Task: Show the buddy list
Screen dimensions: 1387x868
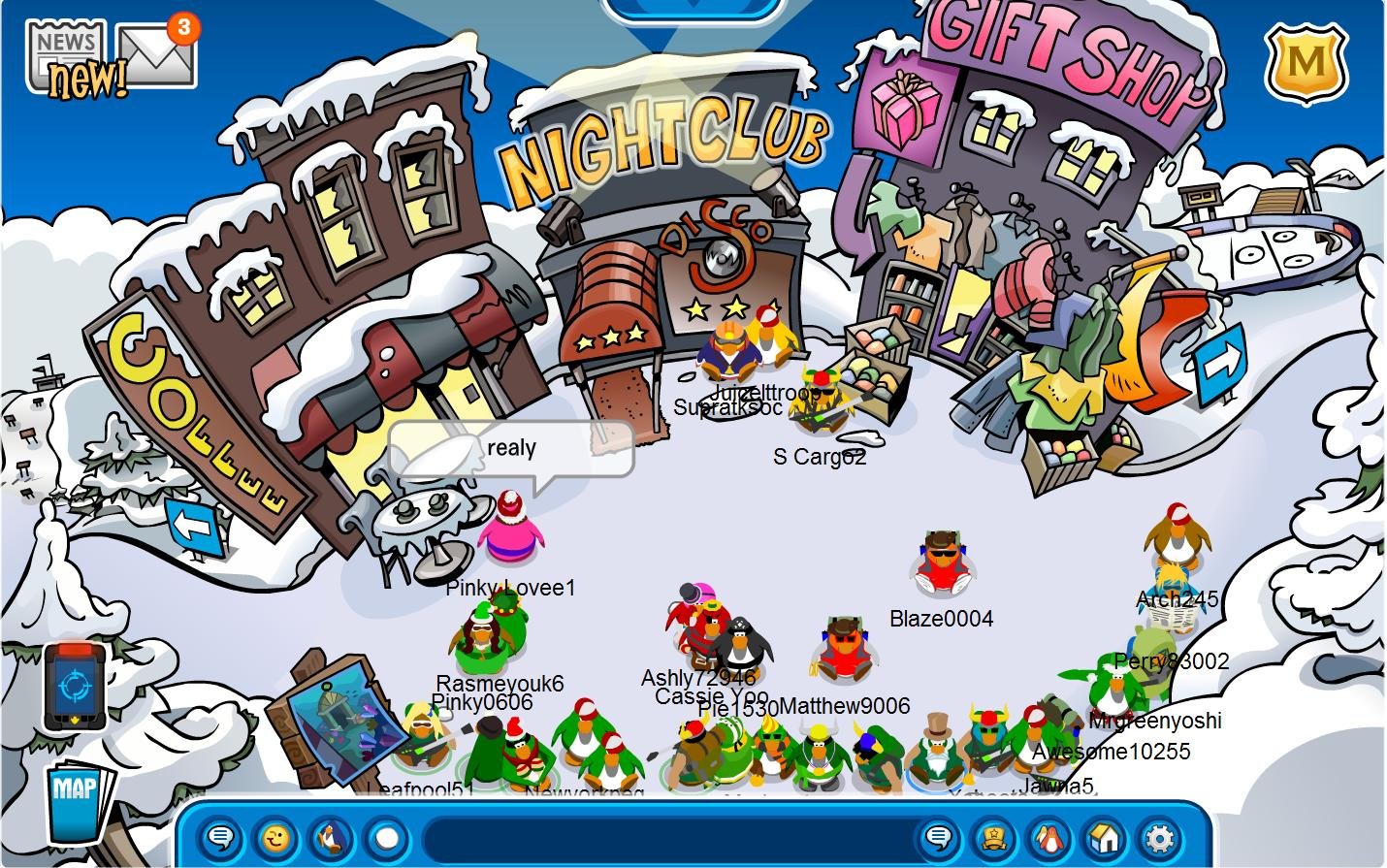Action: pos(1048,838)
